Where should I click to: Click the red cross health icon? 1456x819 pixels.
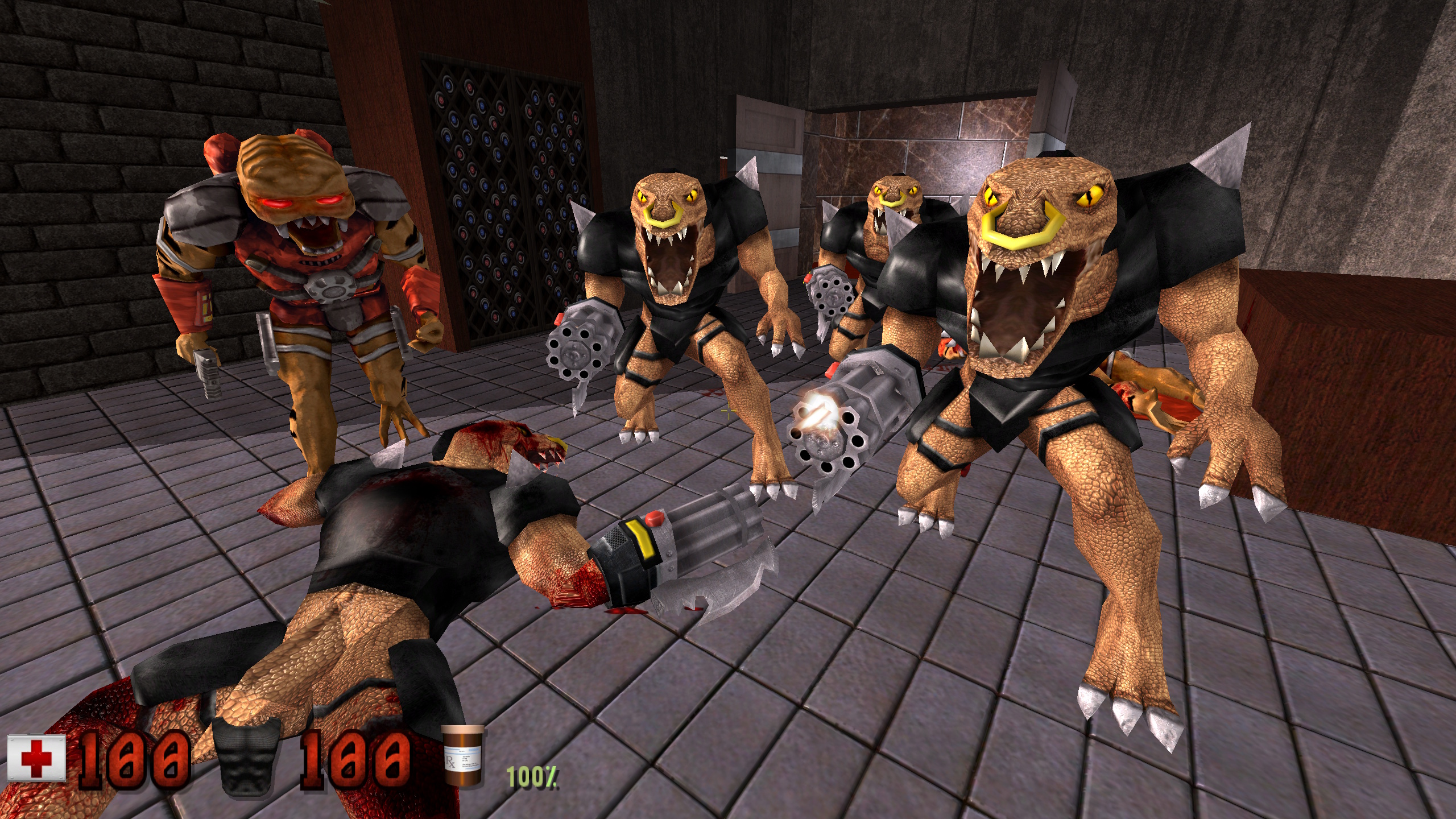point(36,759)
